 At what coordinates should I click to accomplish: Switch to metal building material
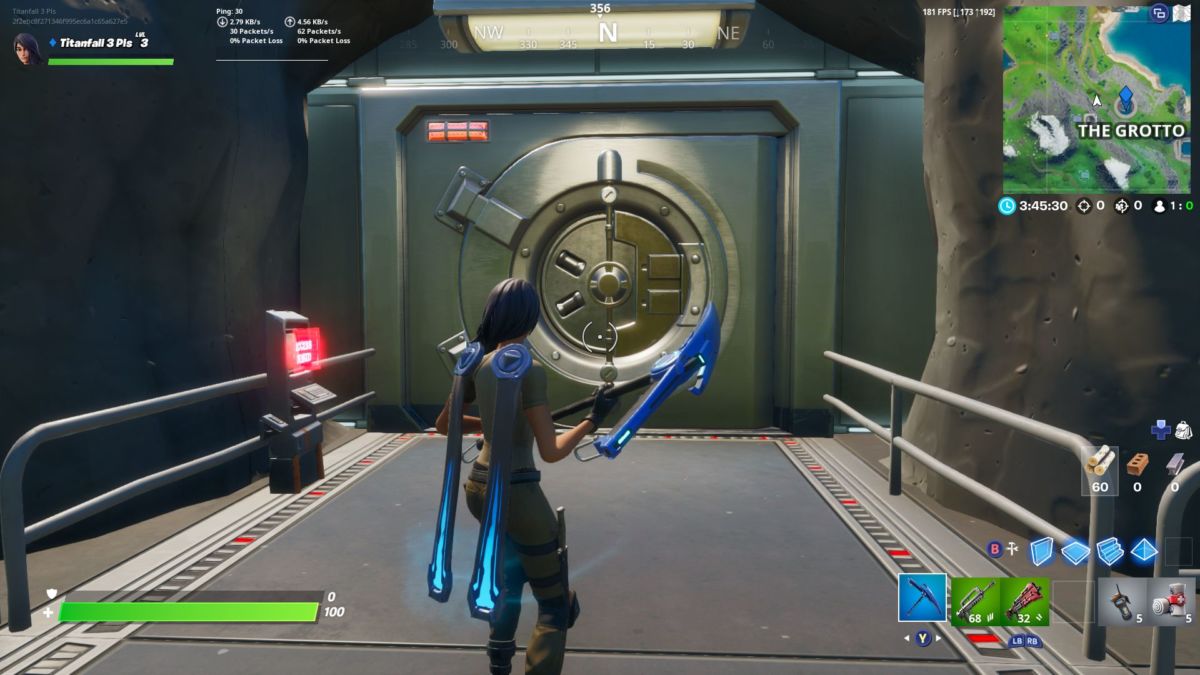(1174, 463)
